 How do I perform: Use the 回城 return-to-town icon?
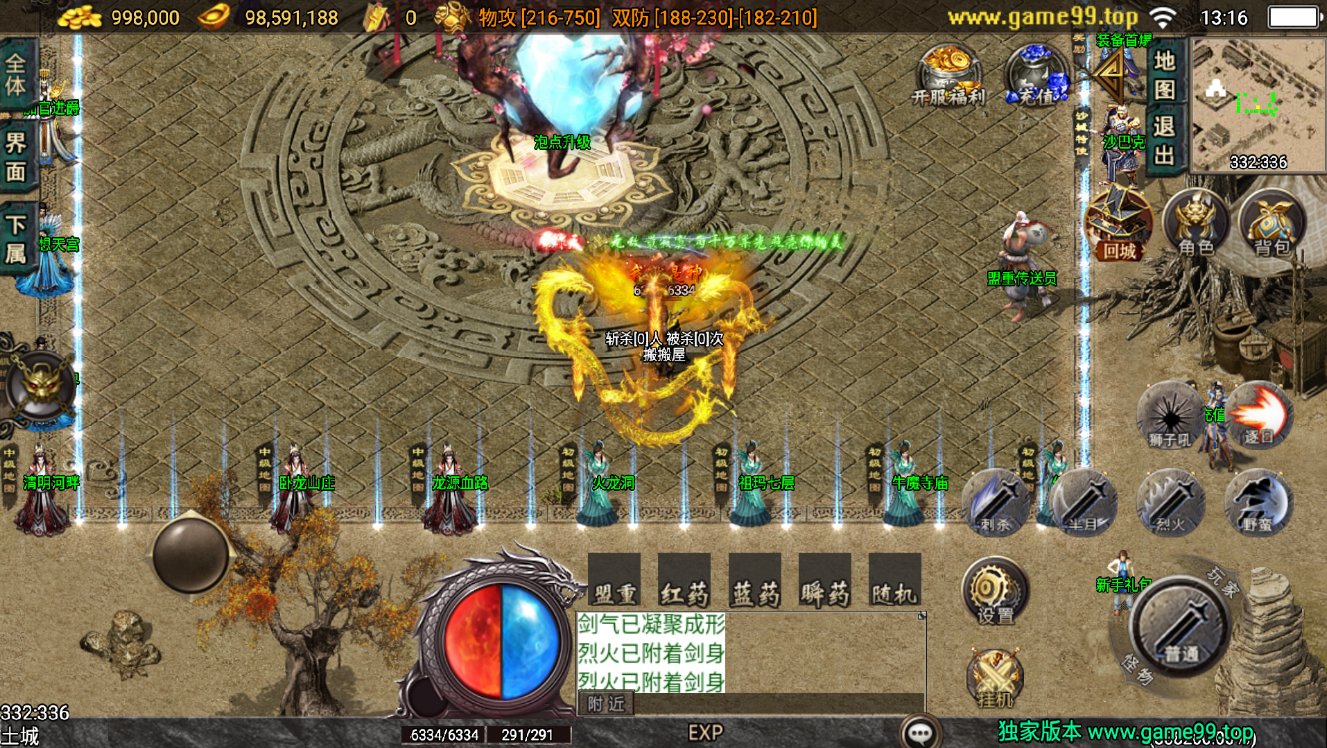[1118, 225]
